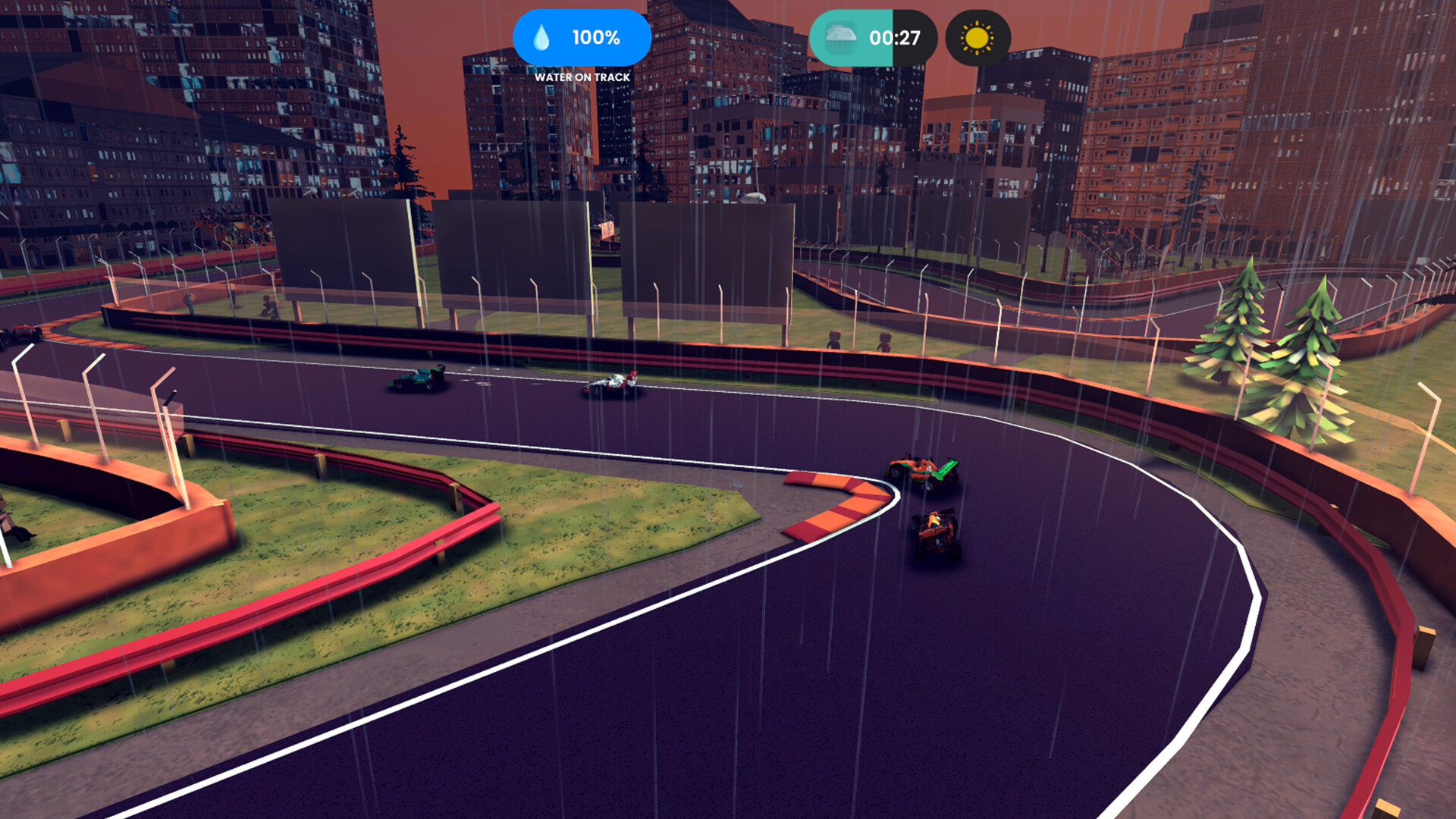Select the rain cloud weather icon
This screenshot has height=819, width=1456.
842,36
